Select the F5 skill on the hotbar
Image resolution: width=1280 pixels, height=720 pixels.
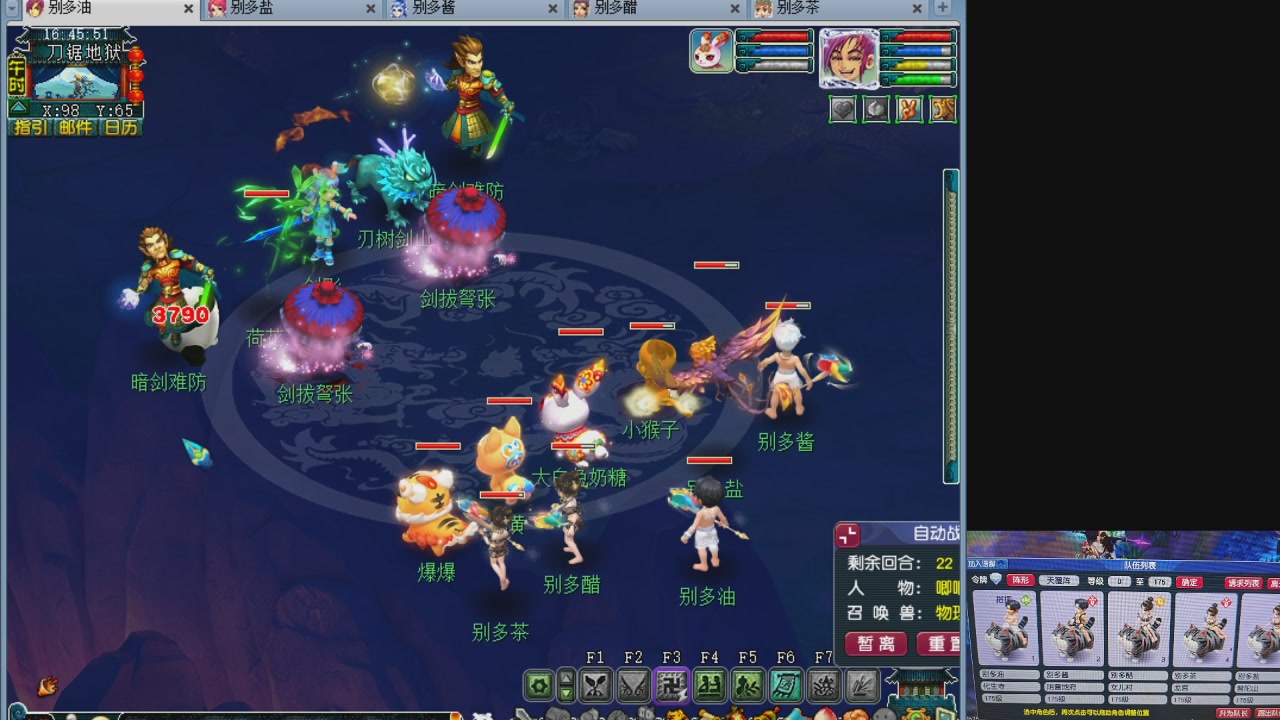pos(750,685)
